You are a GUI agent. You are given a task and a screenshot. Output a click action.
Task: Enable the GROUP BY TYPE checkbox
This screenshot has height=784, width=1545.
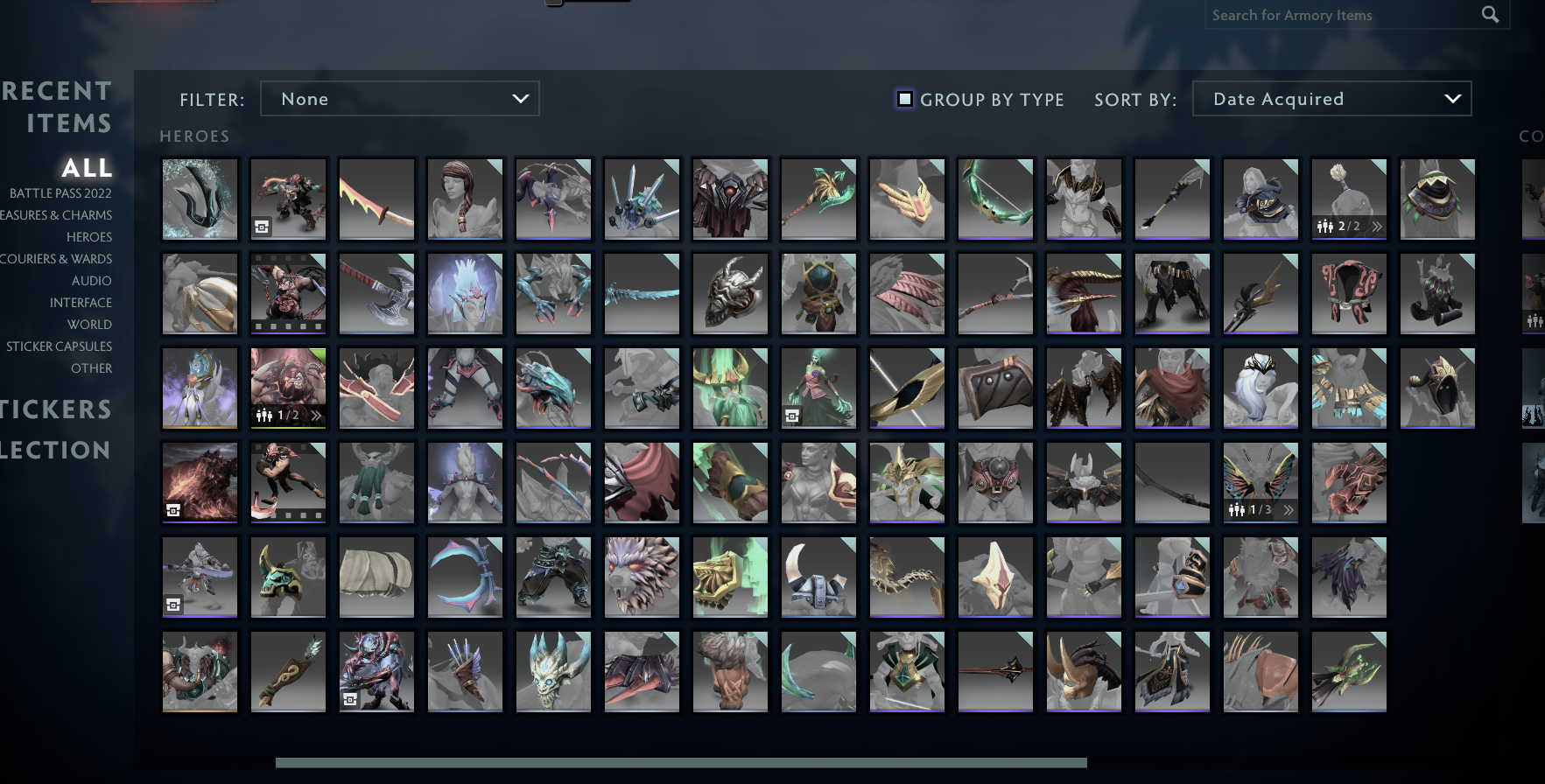[x=904, y=99]
